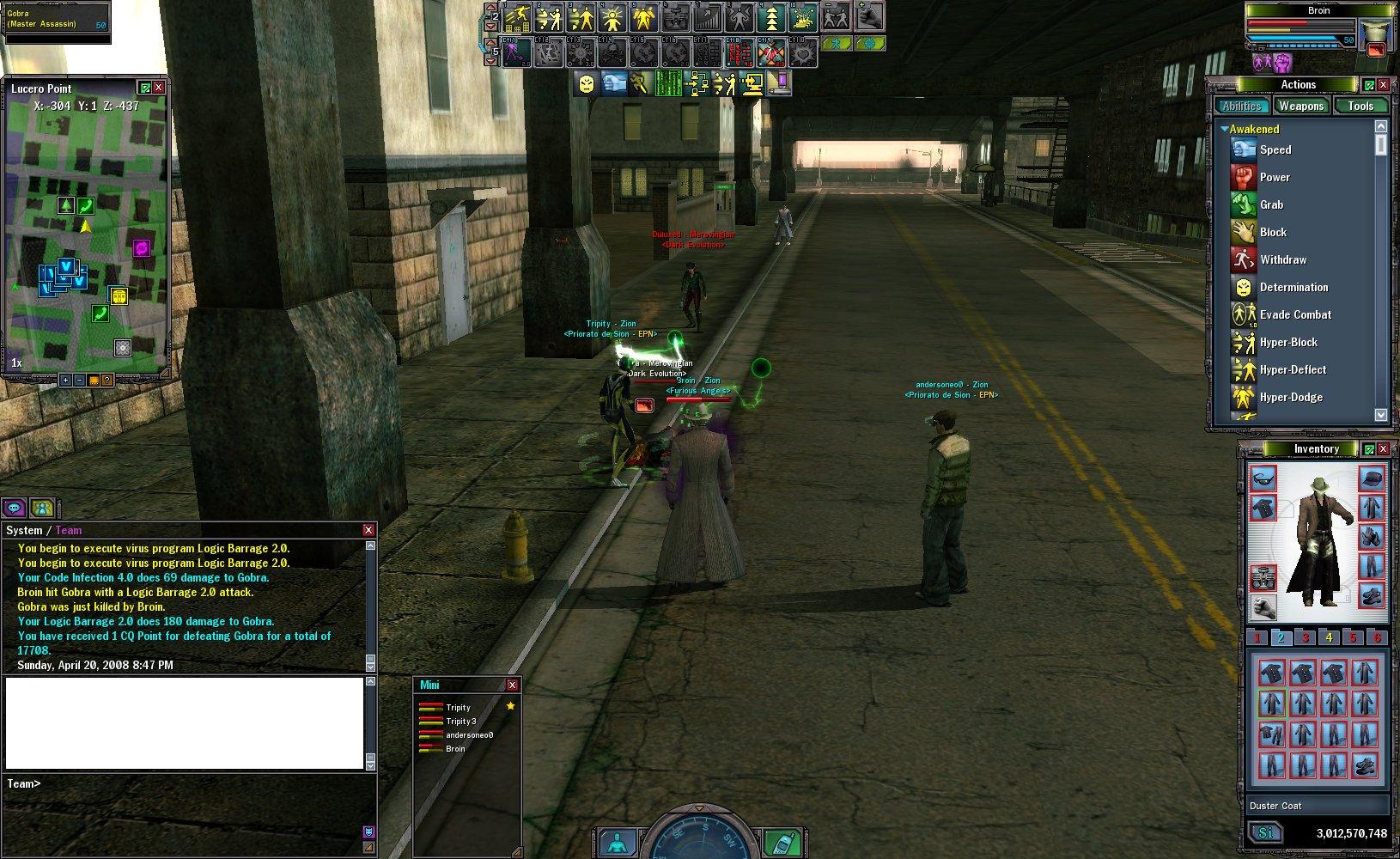Switch to inventory page 4

1329,637
